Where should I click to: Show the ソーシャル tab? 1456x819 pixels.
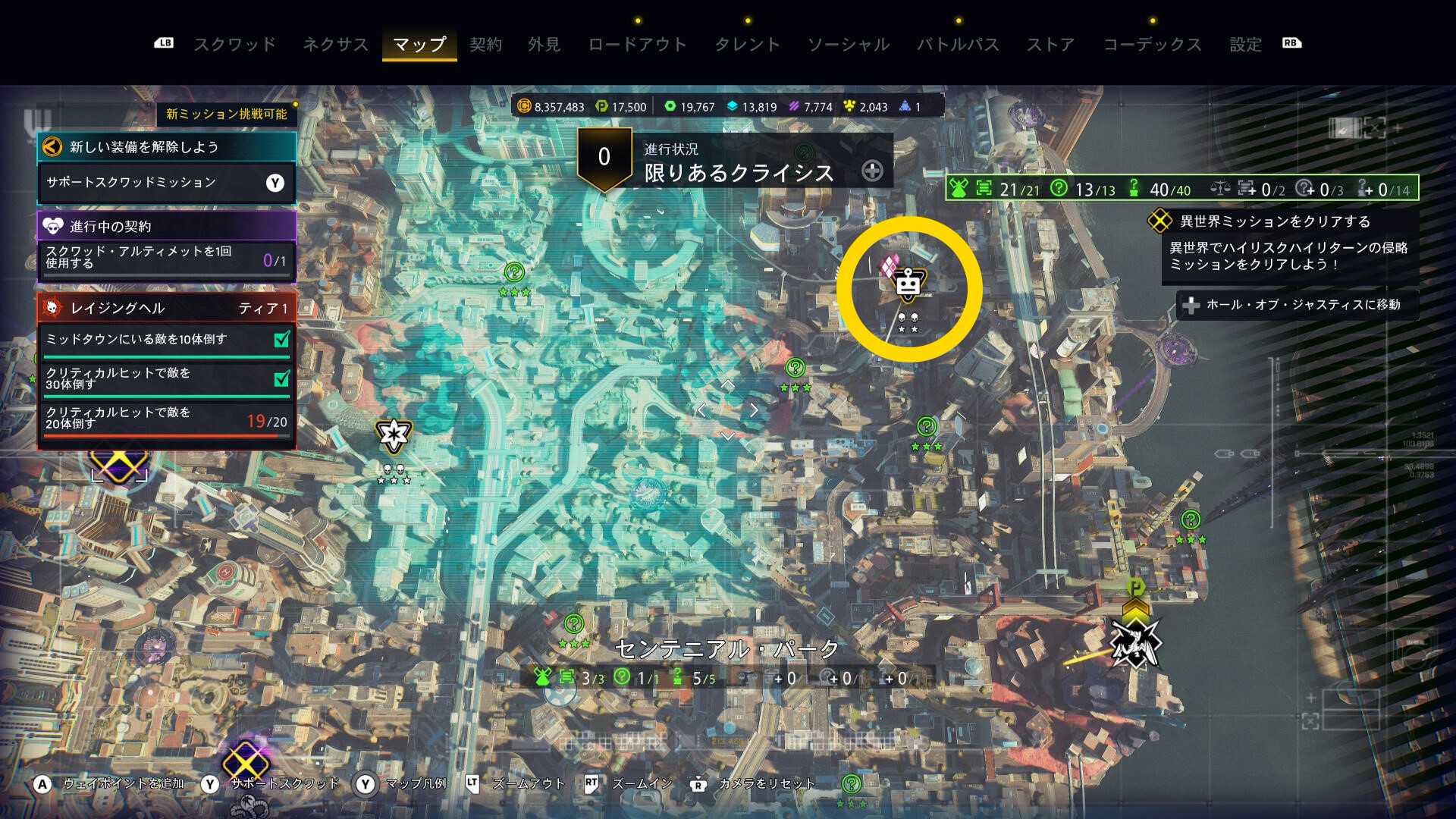click(848, 44)
